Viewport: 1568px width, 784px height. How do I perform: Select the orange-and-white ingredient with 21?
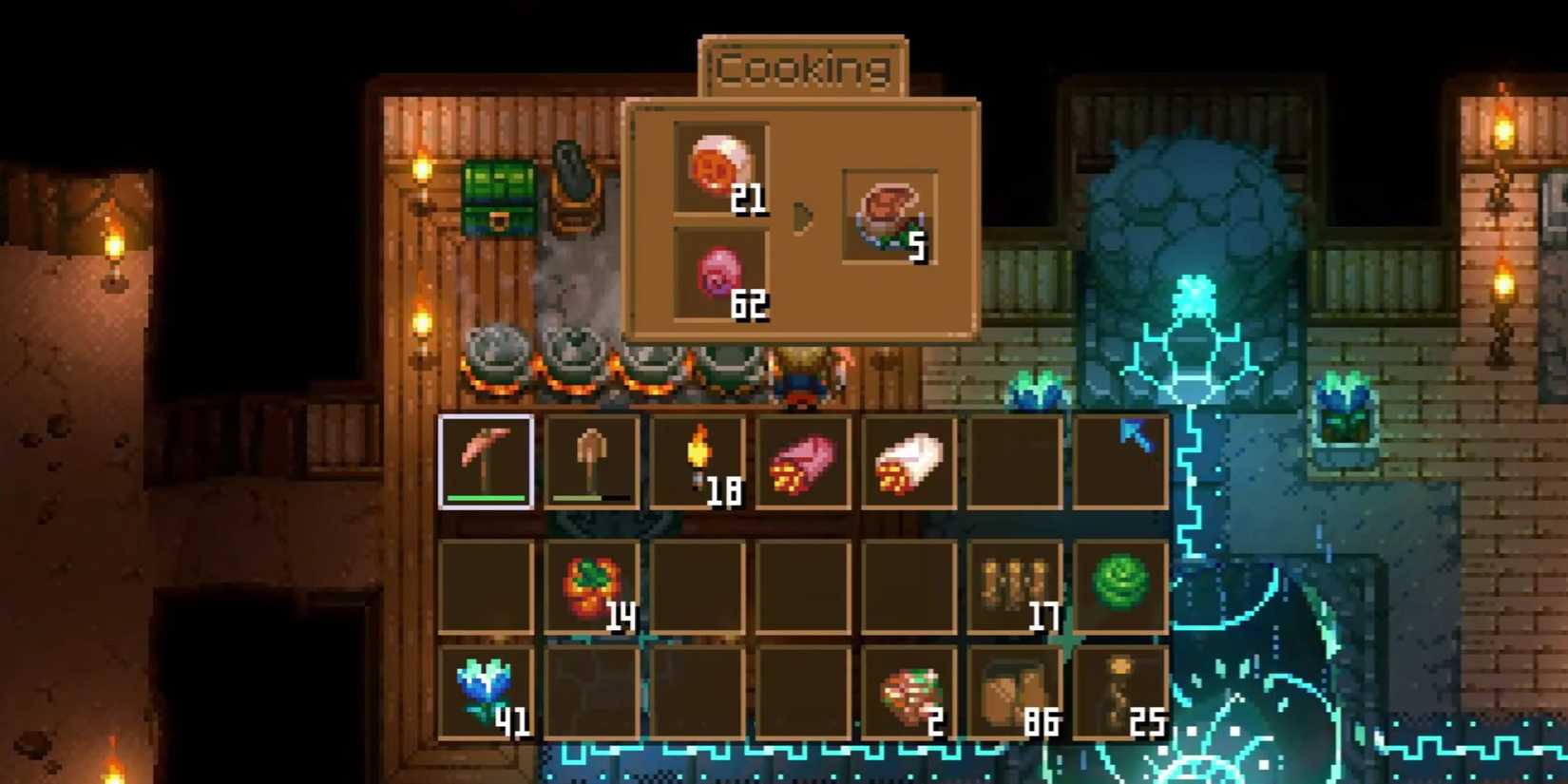(719, 167)
